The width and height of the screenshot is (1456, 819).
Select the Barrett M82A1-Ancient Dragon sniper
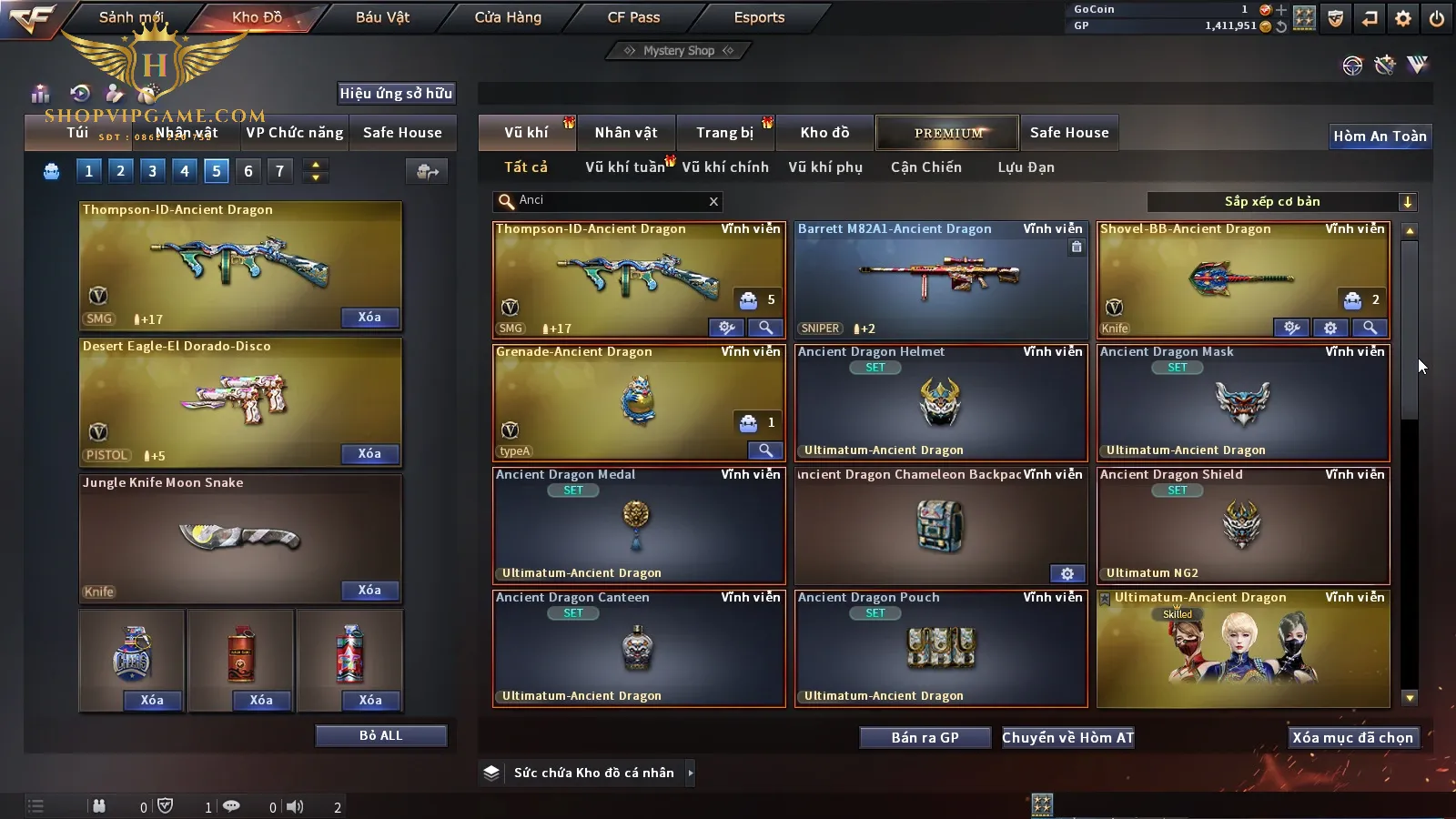click(x=941, y=279)
